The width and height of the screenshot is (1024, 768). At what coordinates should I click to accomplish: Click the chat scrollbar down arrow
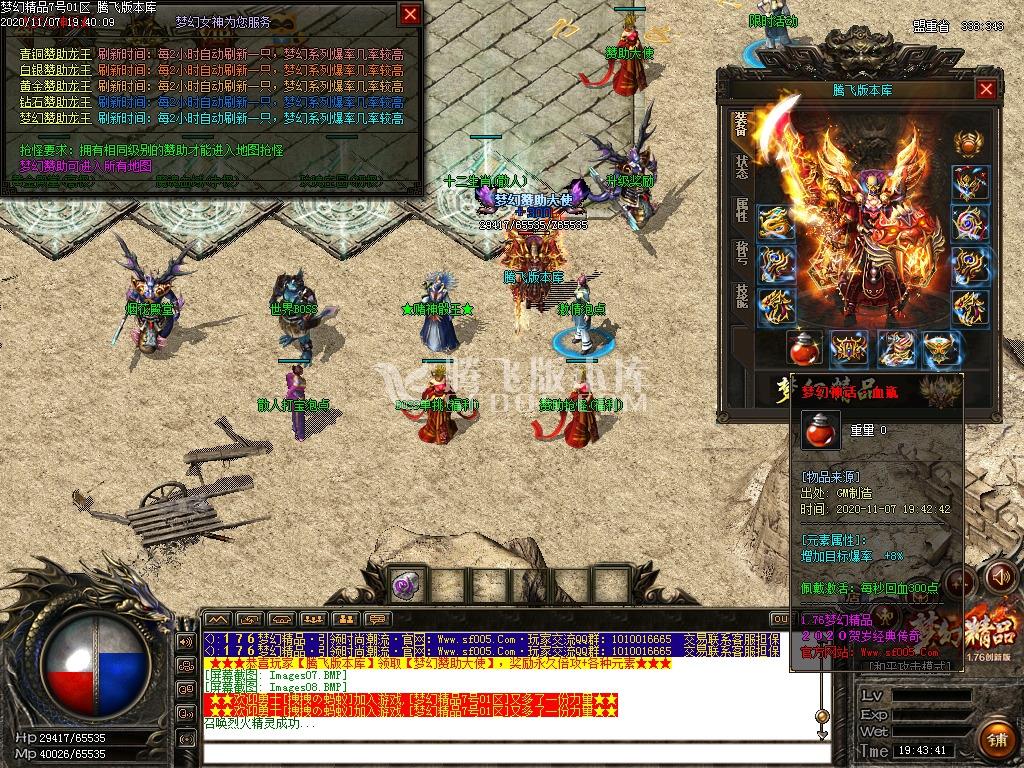pyautogui.click(x=822, y=735)
